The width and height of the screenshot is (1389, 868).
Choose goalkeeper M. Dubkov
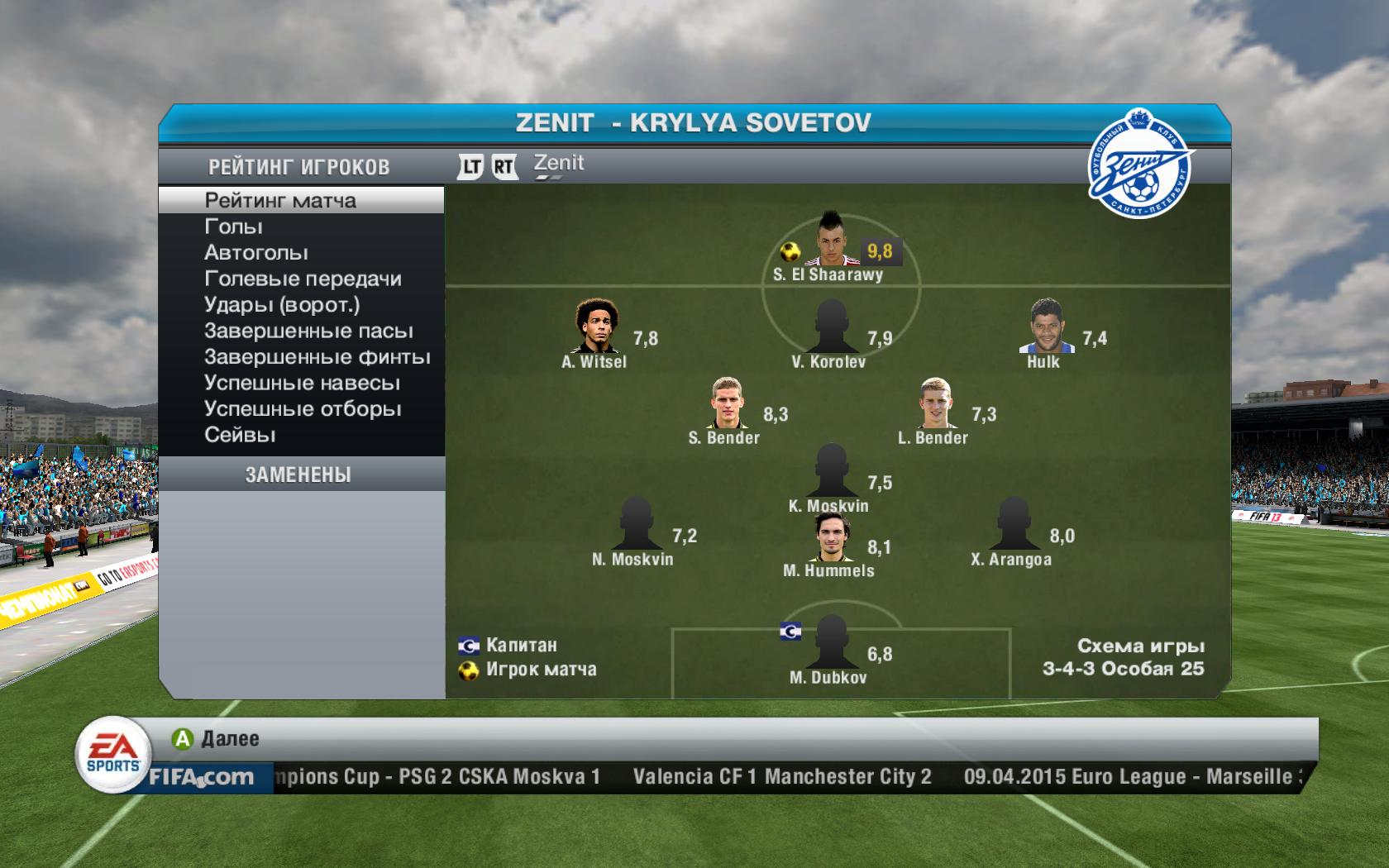point(830,642)
